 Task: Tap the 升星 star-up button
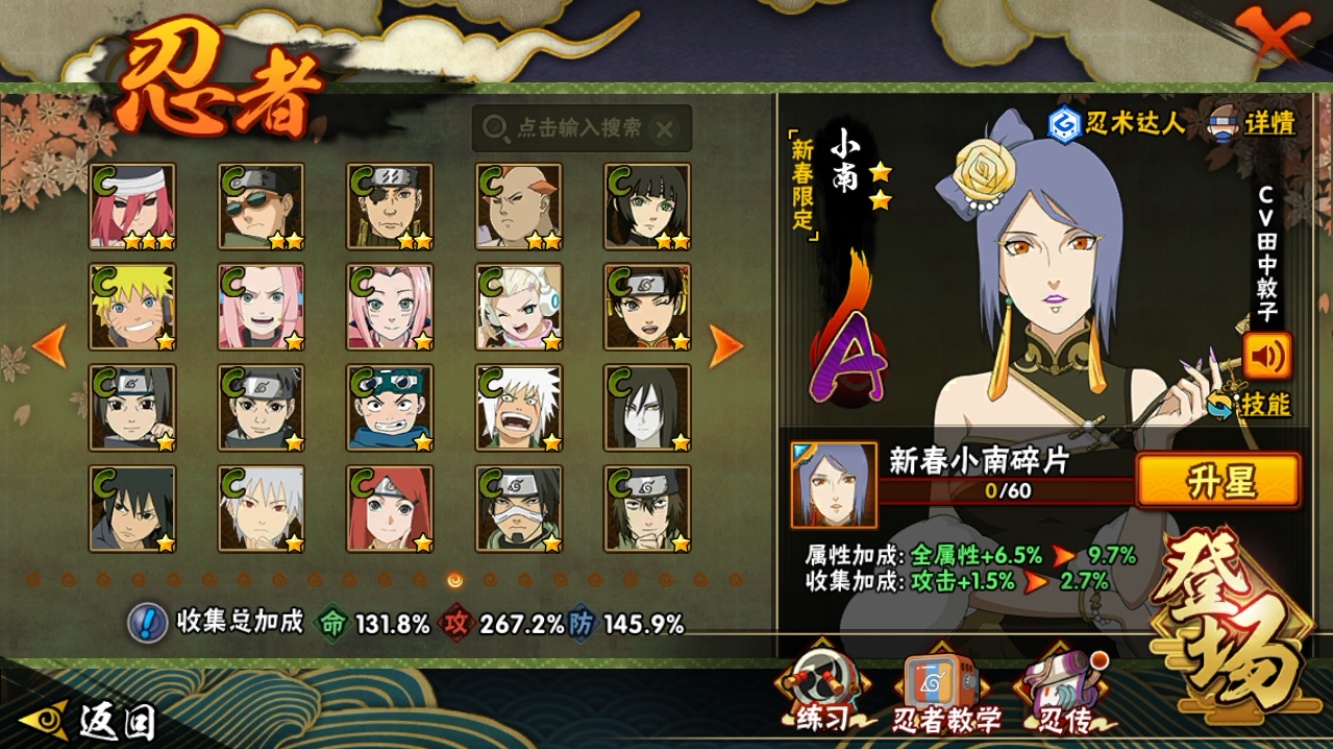pyautogui.click(x=1219, y=482)
